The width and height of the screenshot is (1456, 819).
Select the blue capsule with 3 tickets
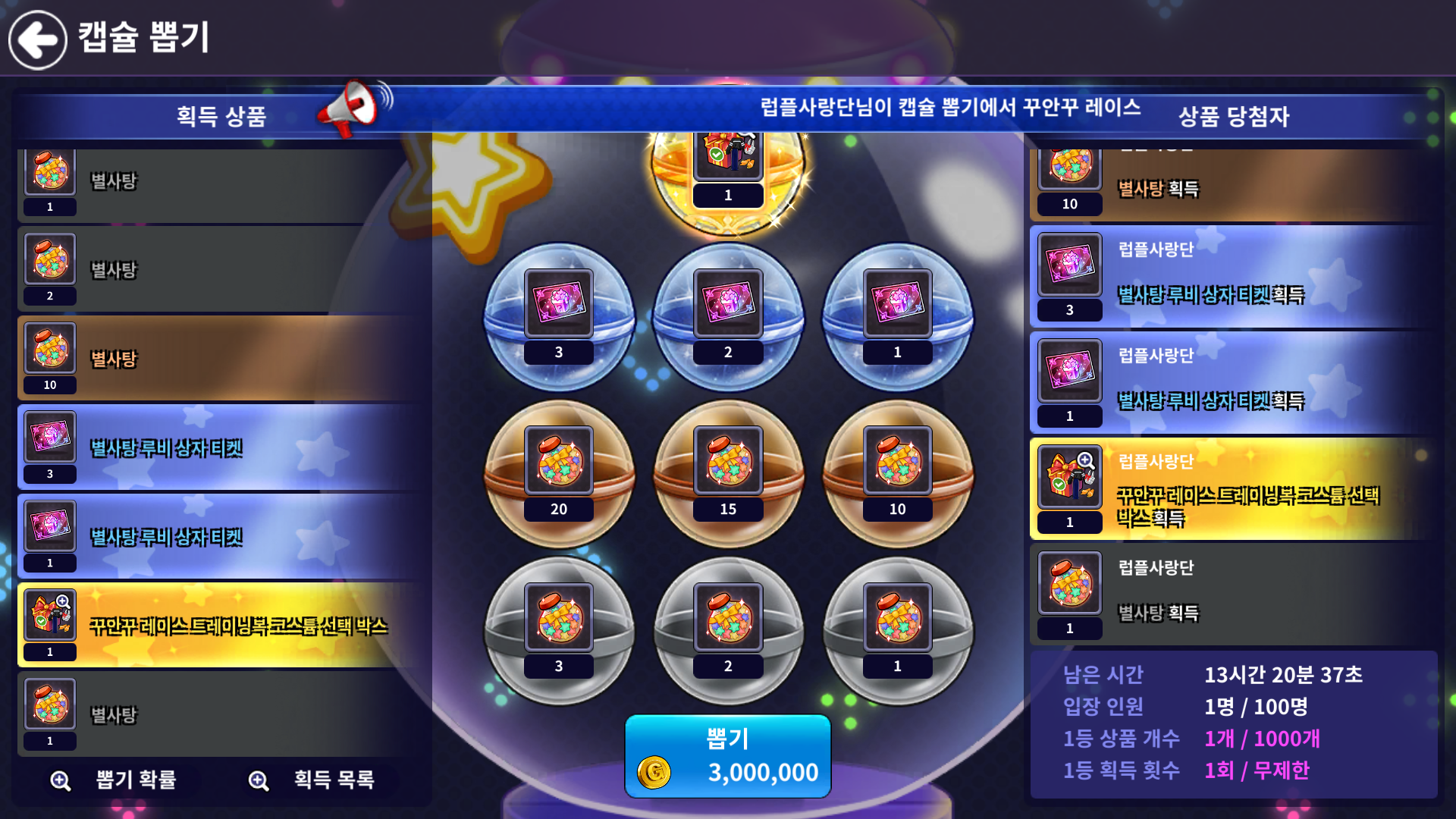click(x=559, y=316)
